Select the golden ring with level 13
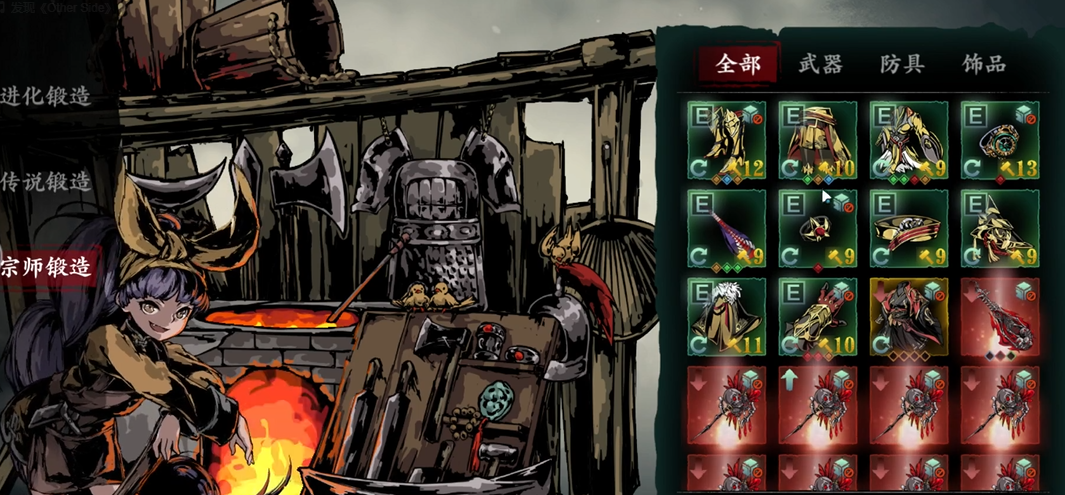The image size is (1065, 495). [x=998, y=140]
